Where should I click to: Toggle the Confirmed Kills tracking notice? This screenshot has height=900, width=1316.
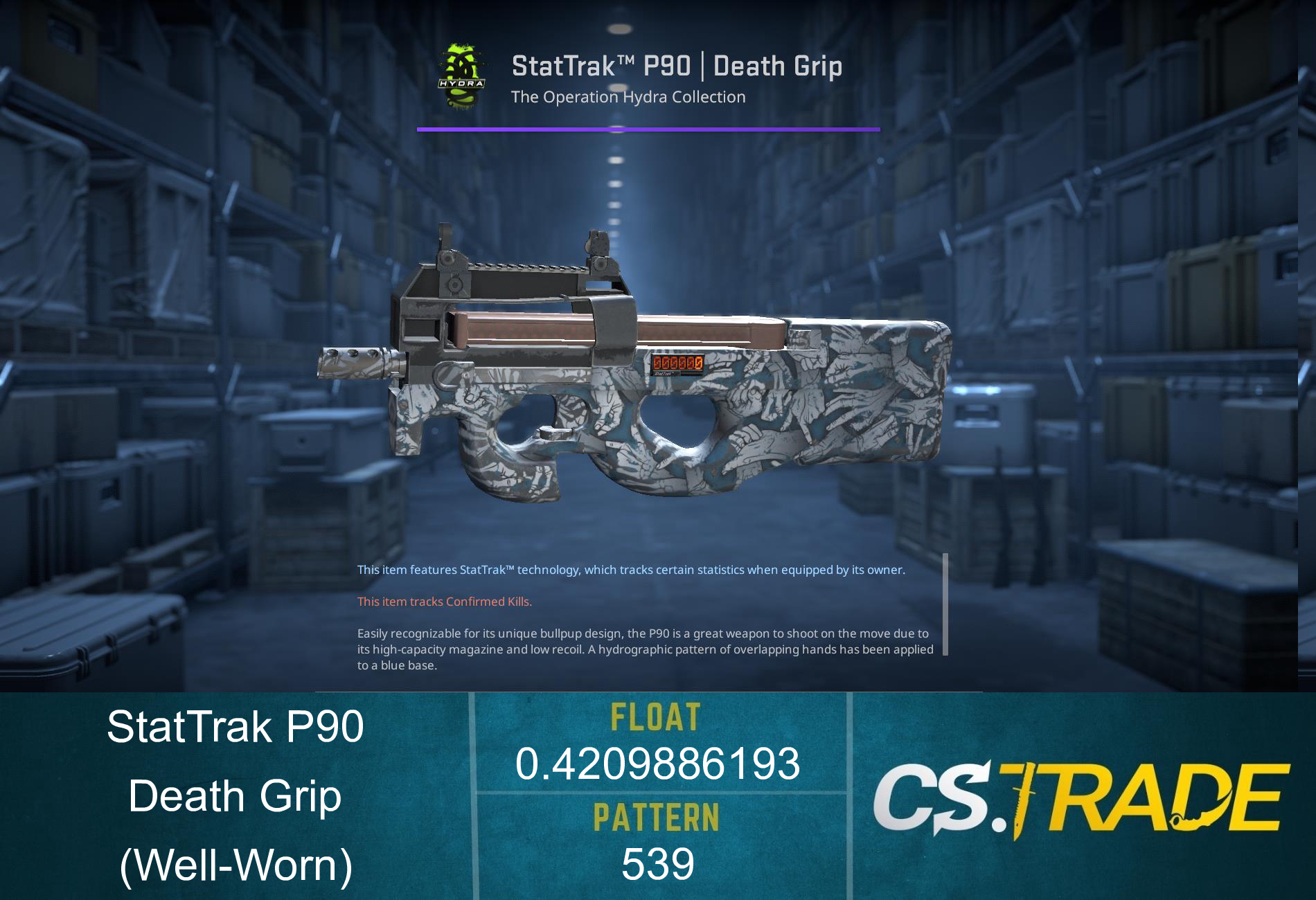click(x=444, y=602)
